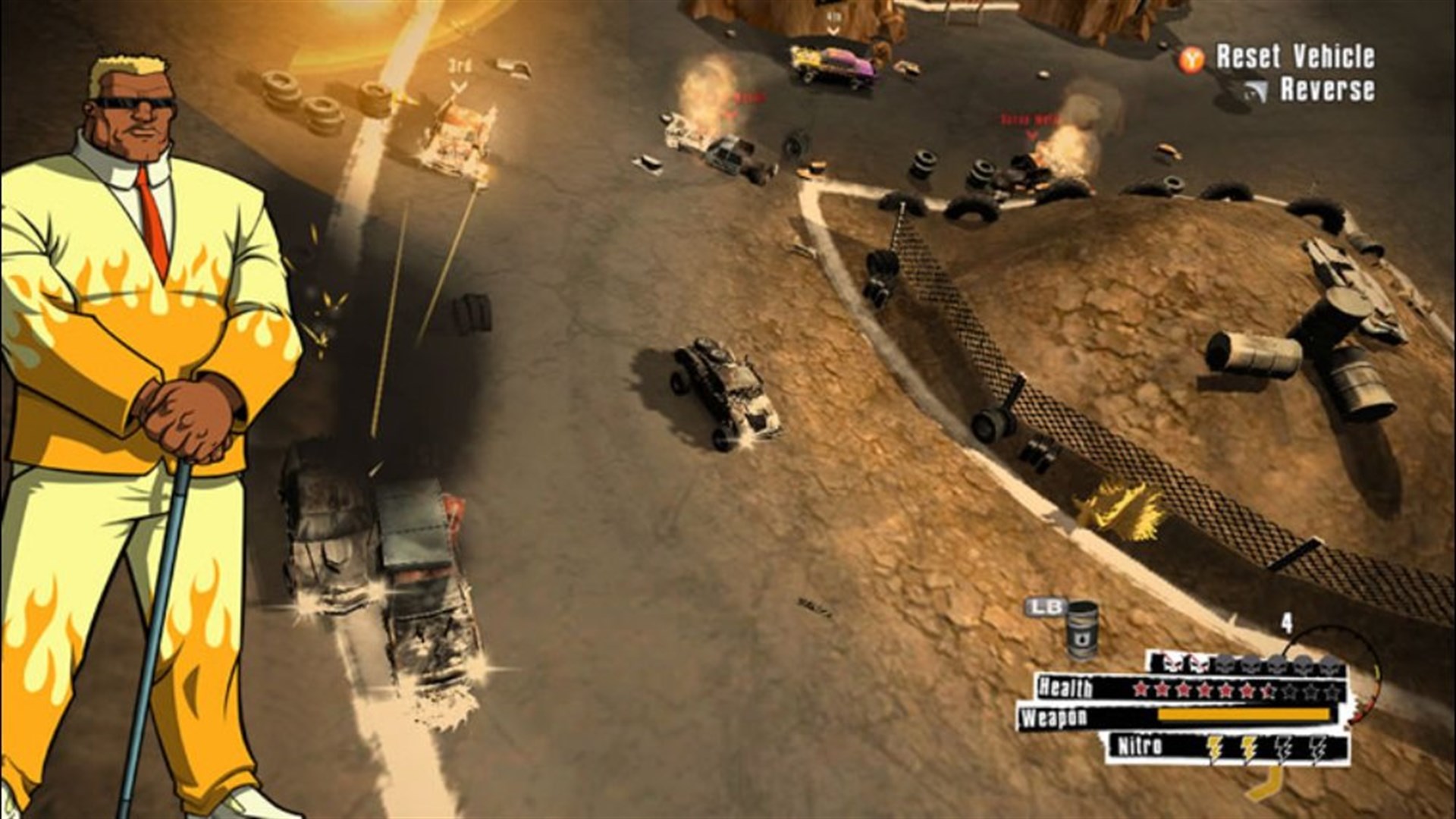Click the Reverse trigger button icon
Viewport: 1456px width, 819px height.
(1255, 89)
